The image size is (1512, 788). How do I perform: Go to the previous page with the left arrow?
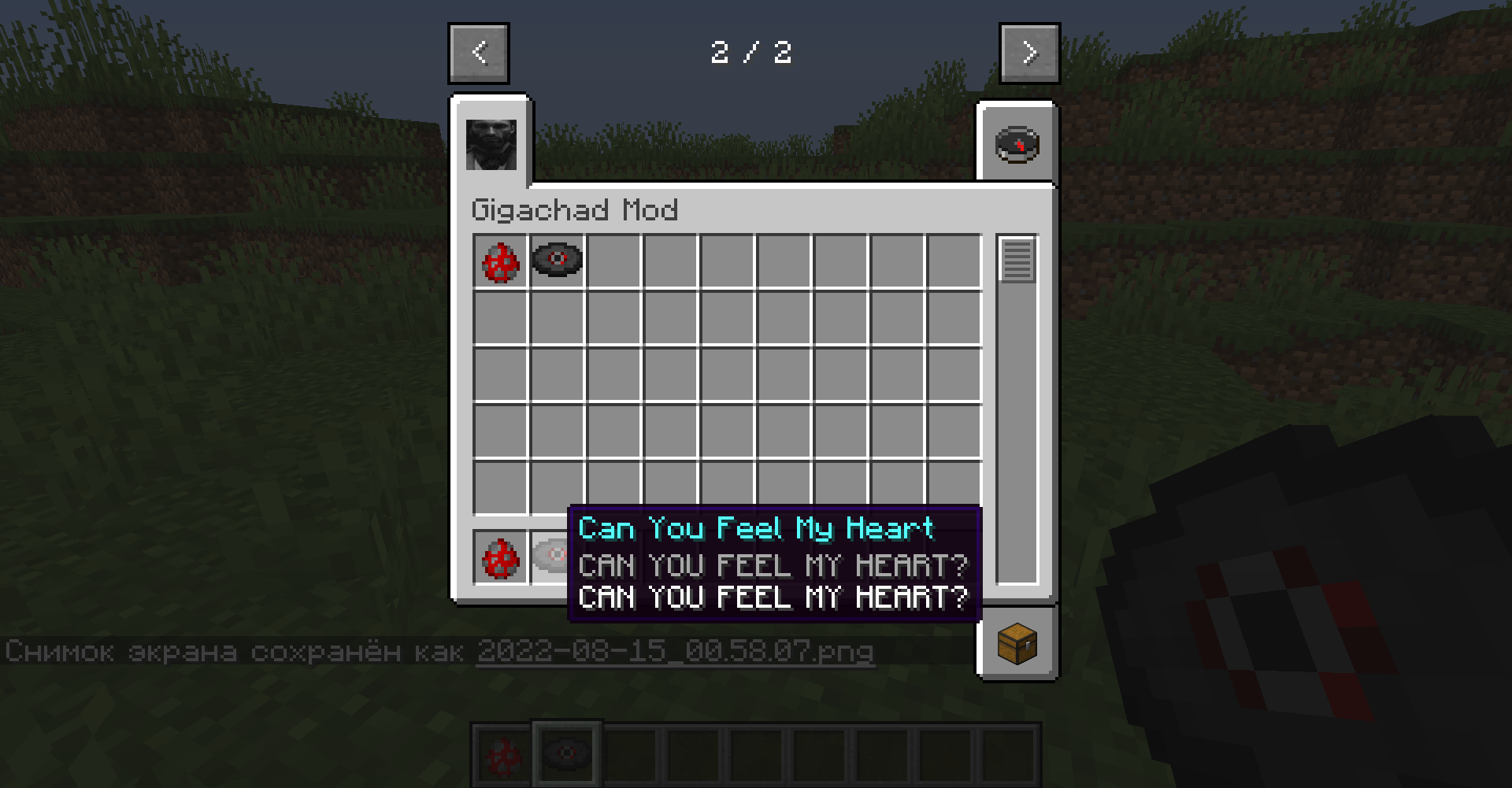tap(478, 53)
